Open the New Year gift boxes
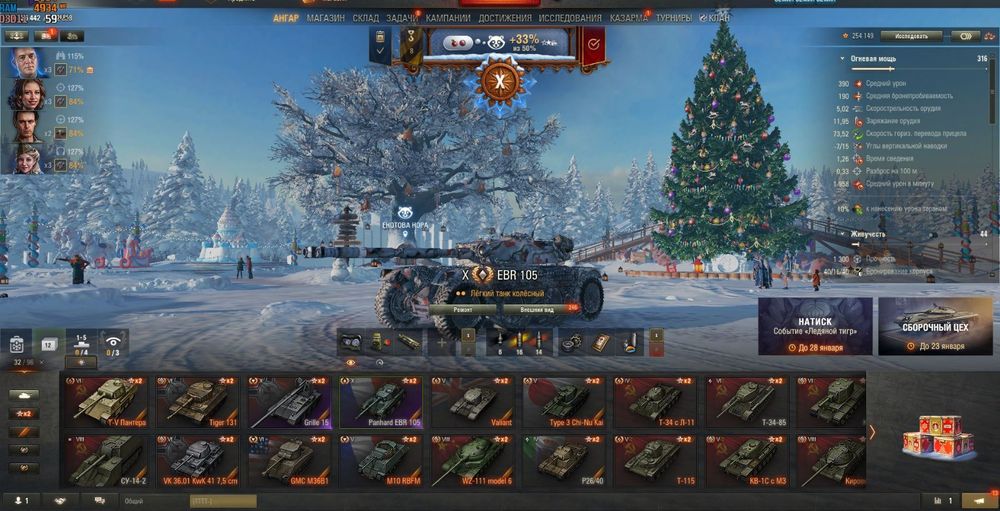 tap(932, 435)
